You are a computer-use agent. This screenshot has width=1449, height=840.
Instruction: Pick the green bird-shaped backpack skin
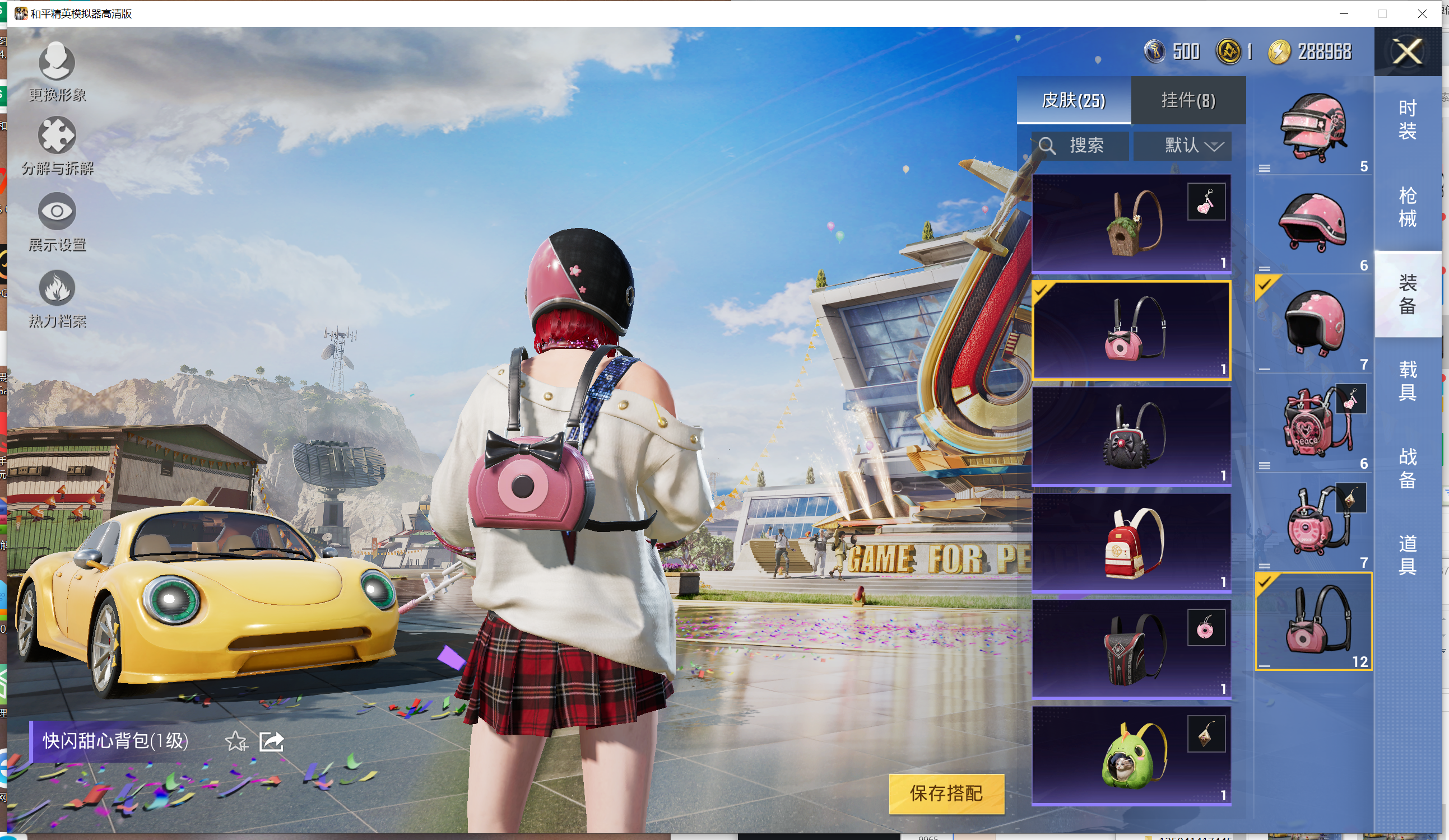(1131, 755)
